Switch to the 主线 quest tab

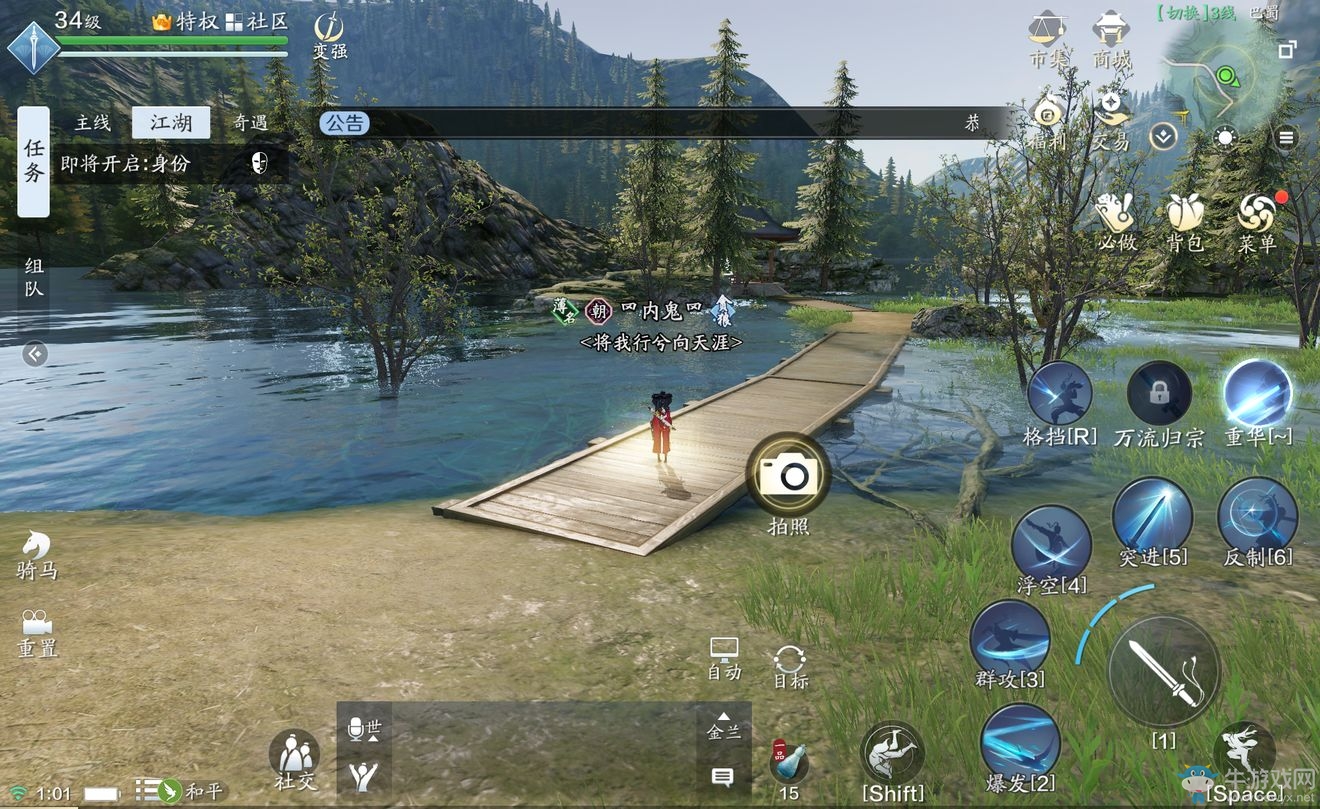[93, 123]
